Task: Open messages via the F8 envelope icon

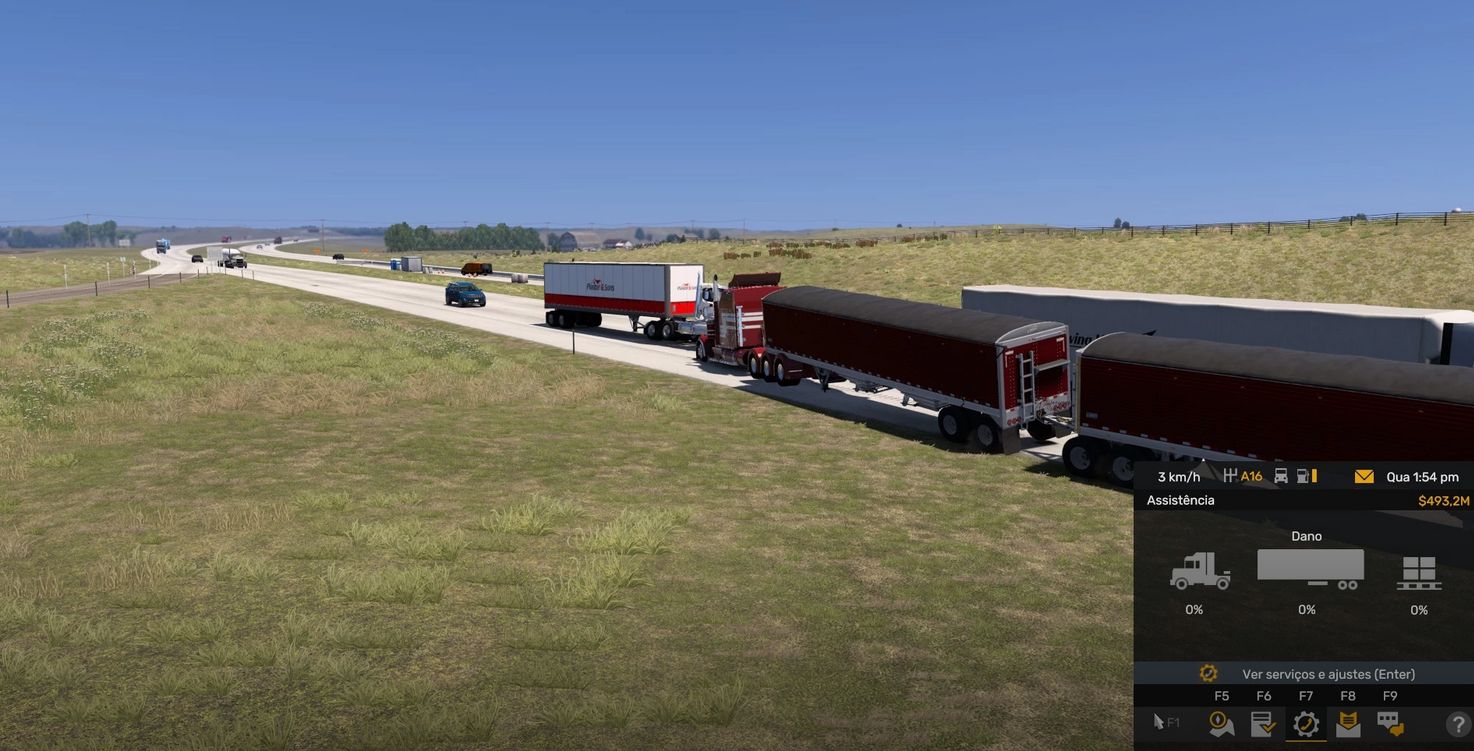Action: [x=1349, y=723]
